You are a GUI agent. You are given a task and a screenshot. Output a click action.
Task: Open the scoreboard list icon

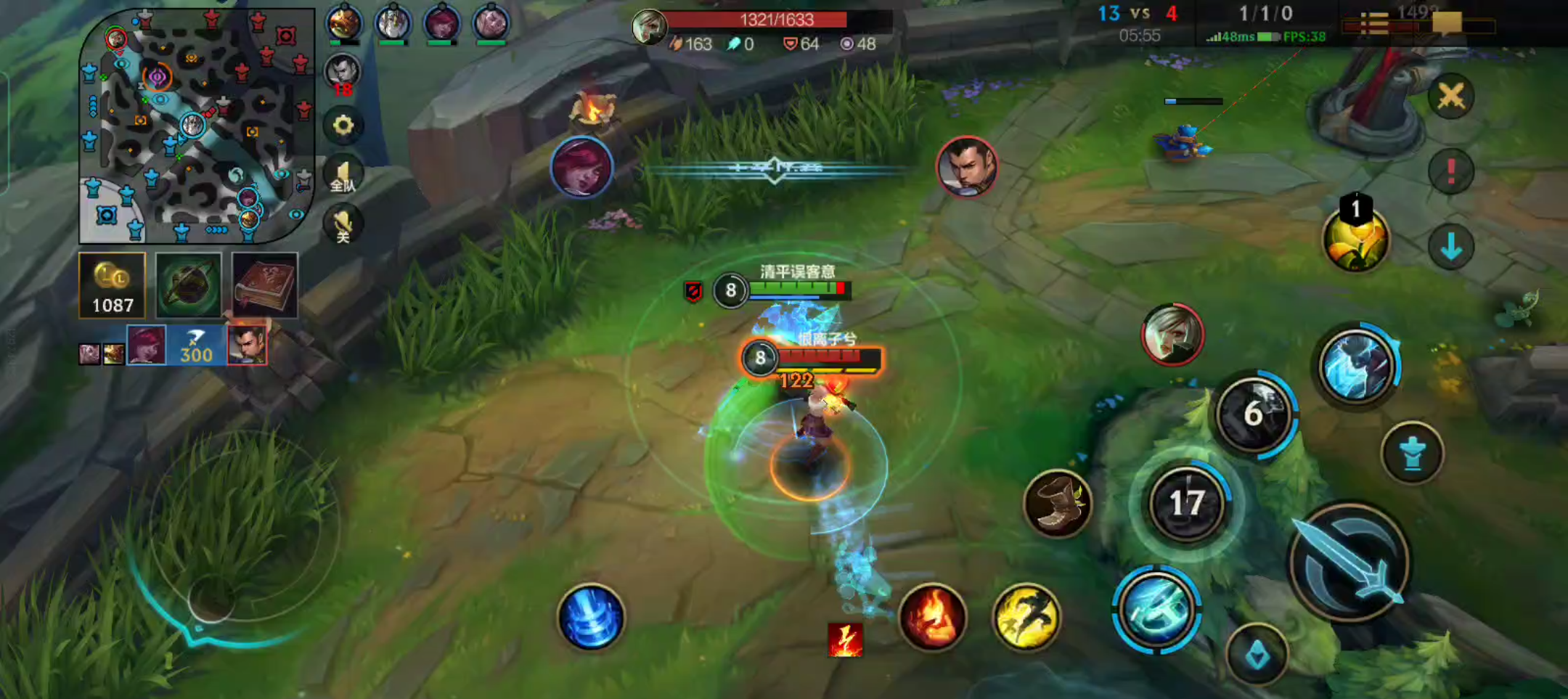pyautogui.click(x=1373, y=25)
